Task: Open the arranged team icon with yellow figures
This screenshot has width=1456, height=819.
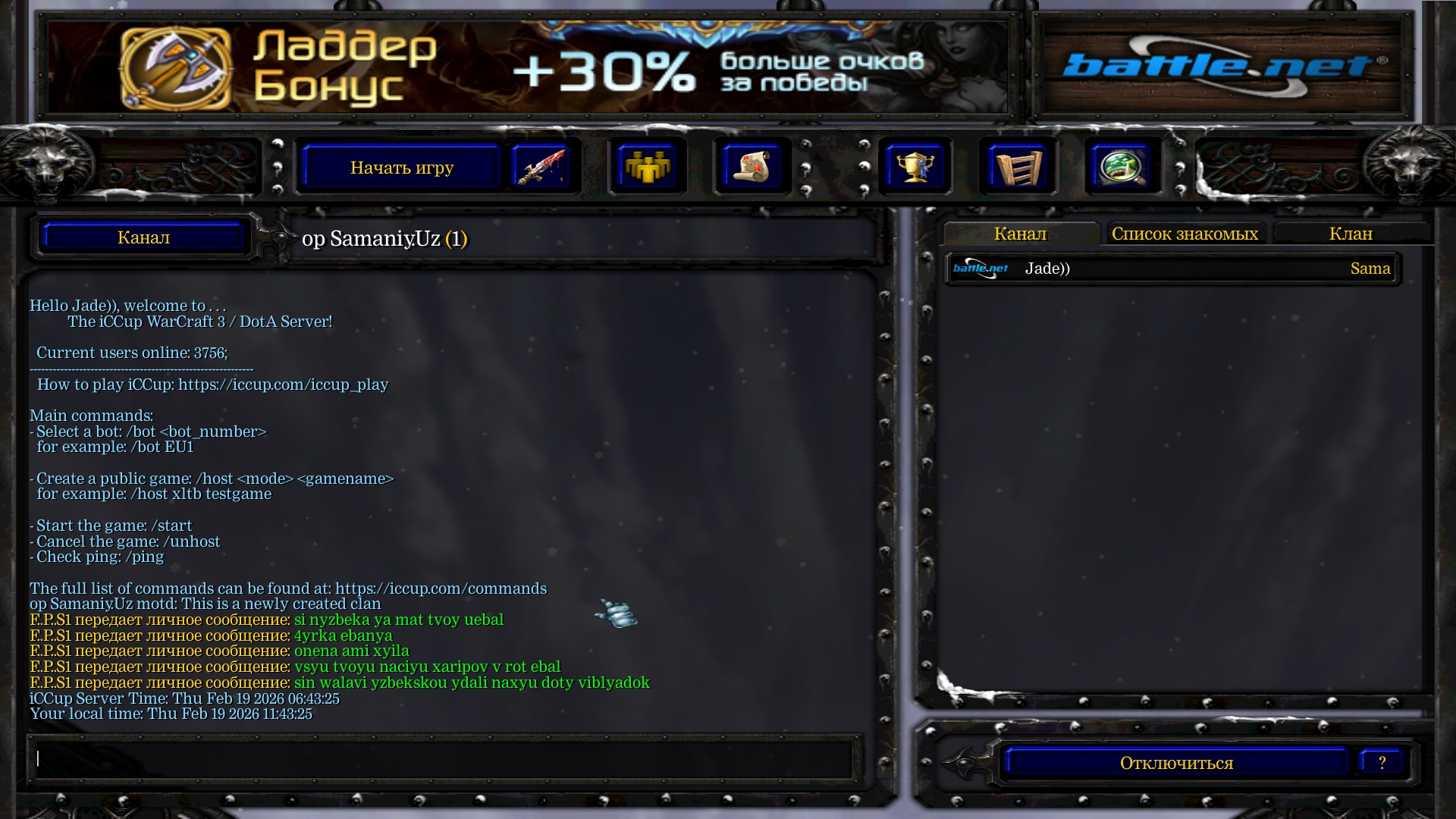Action: [x=646, y=166]
